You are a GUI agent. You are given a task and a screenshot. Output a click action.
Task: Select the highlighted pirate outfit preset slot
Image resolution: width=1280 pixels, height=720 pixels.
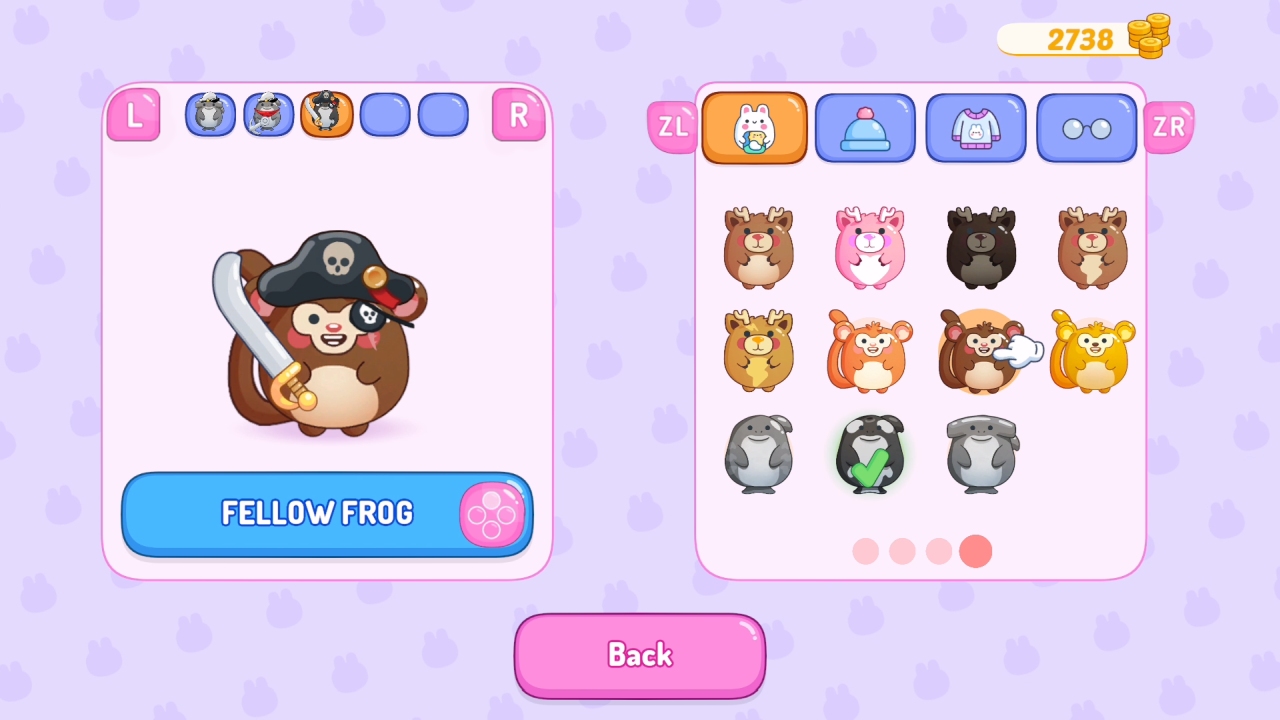click(x=326, y=113)
